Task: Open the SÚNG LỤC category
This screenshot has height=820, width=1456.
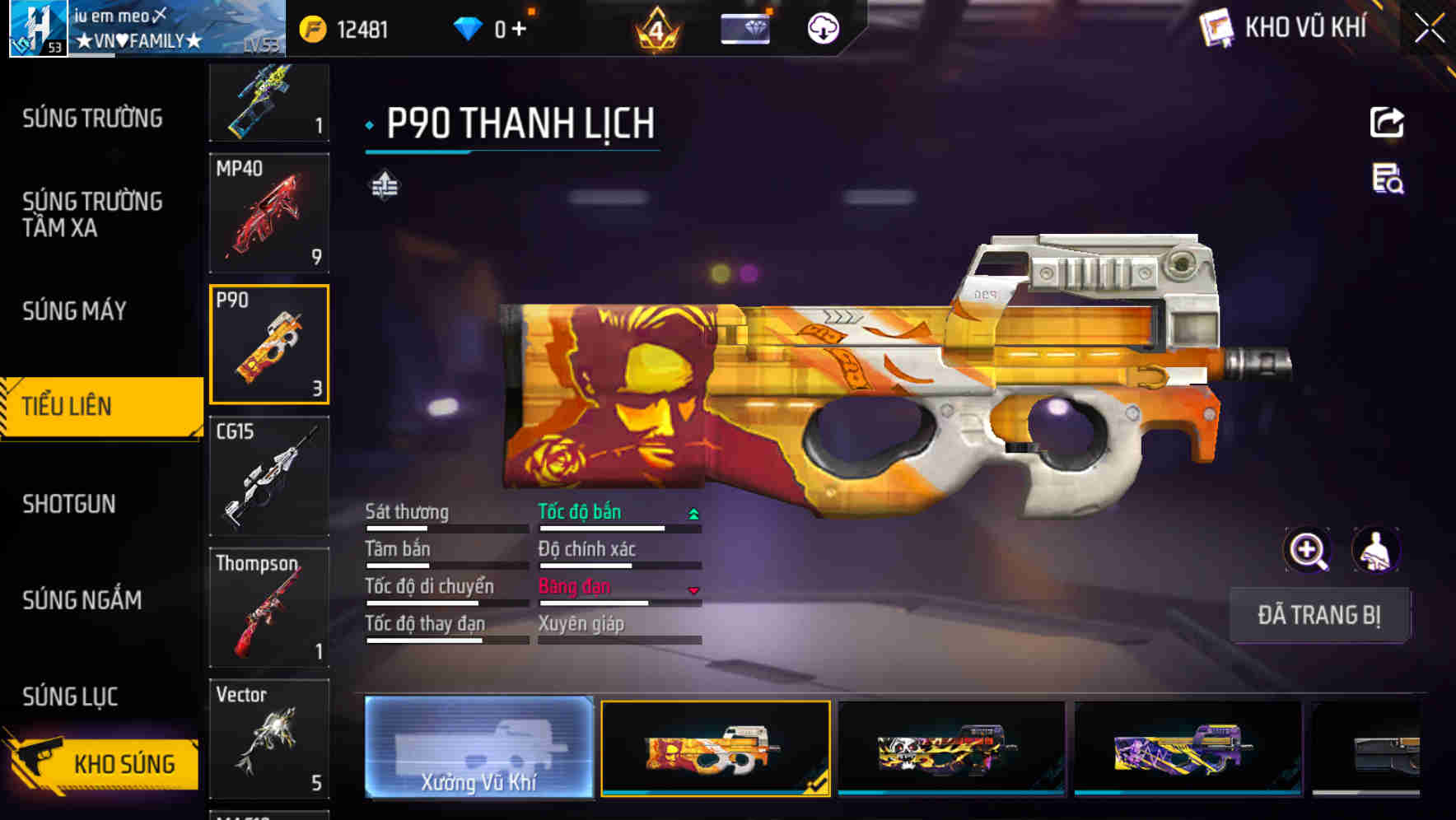Action: click(71, 696)
